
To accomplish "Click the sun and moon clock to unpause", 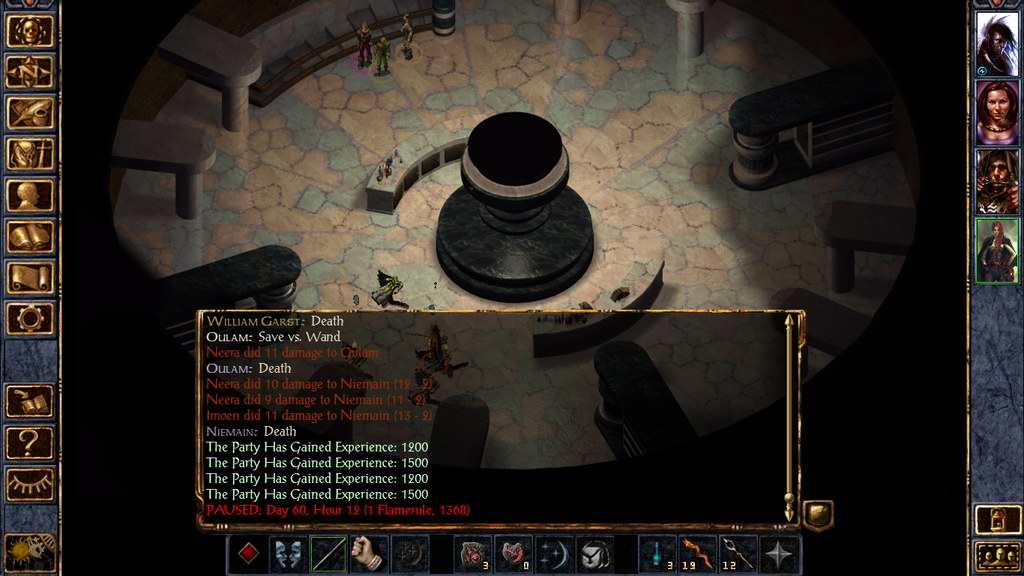I will [30, 552].
